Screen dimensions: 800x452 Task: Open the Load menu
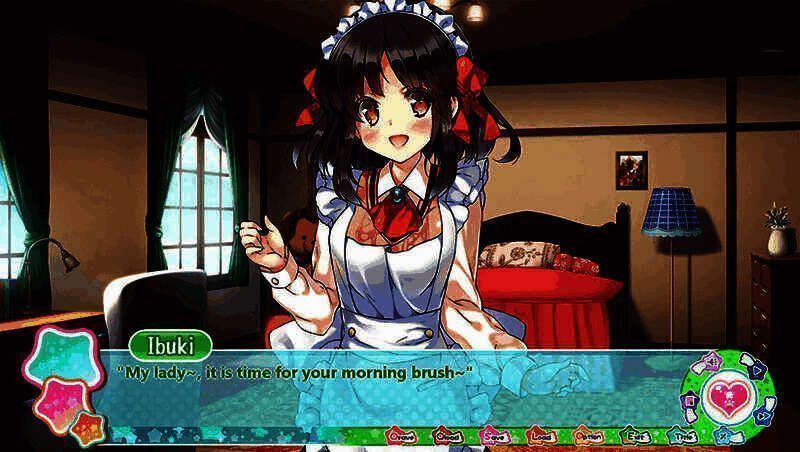coord(541,435)
